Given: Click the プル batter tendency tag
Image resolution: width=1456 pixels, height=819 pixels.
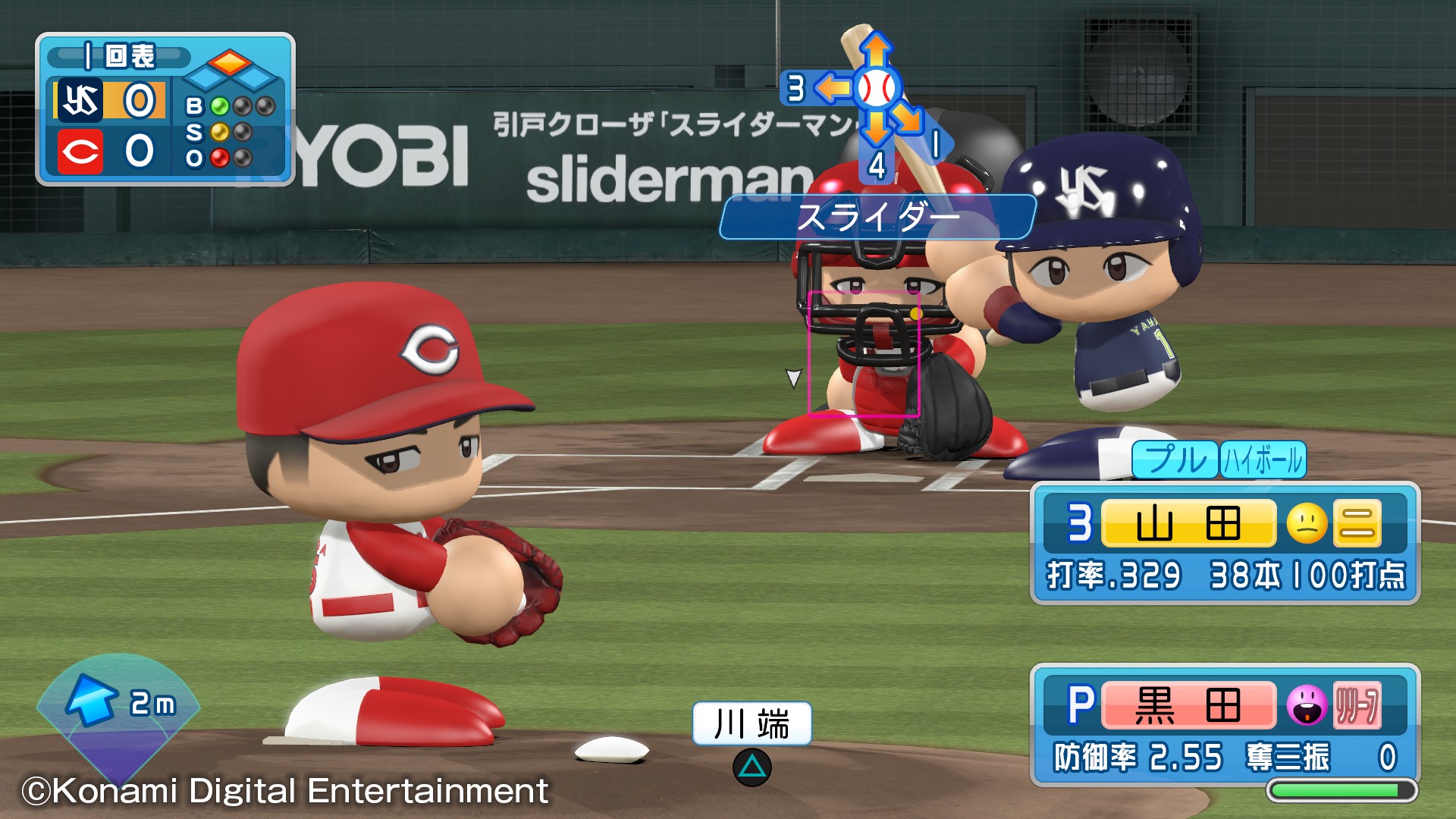Looking at the screenshot, I should [x=1175, y=460].
